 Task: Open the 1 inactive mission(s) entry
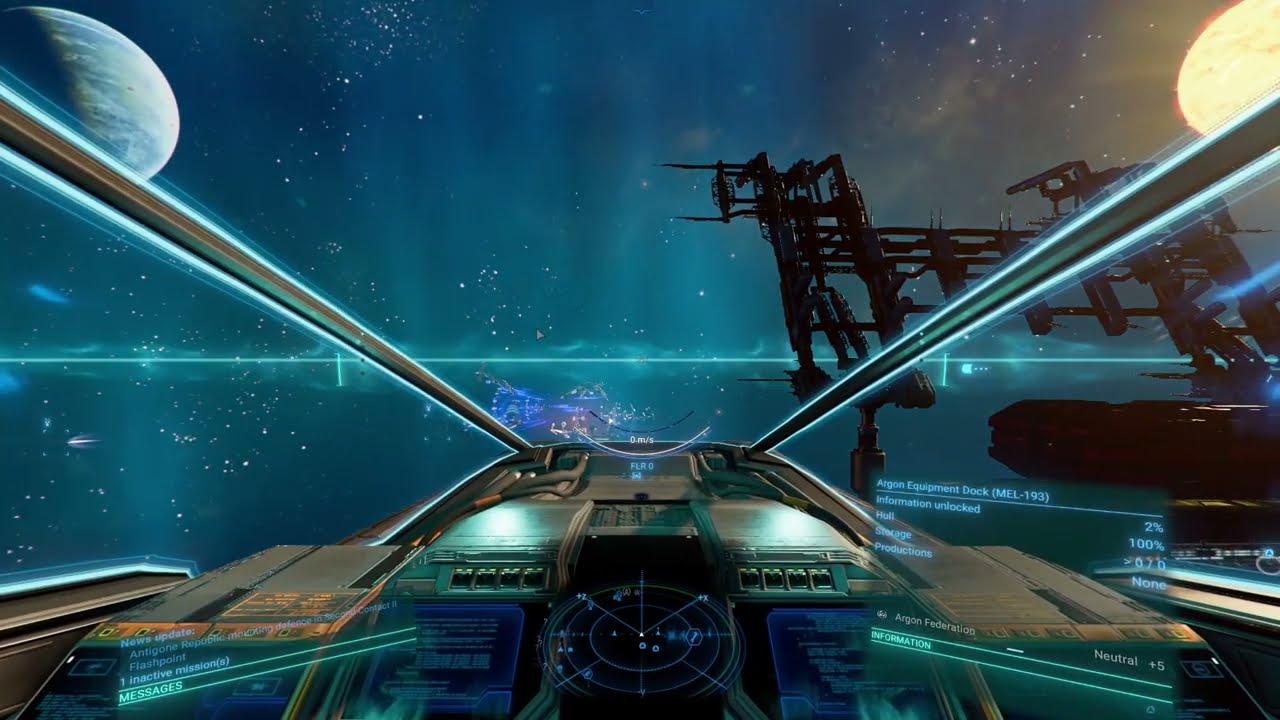[175, 663]
